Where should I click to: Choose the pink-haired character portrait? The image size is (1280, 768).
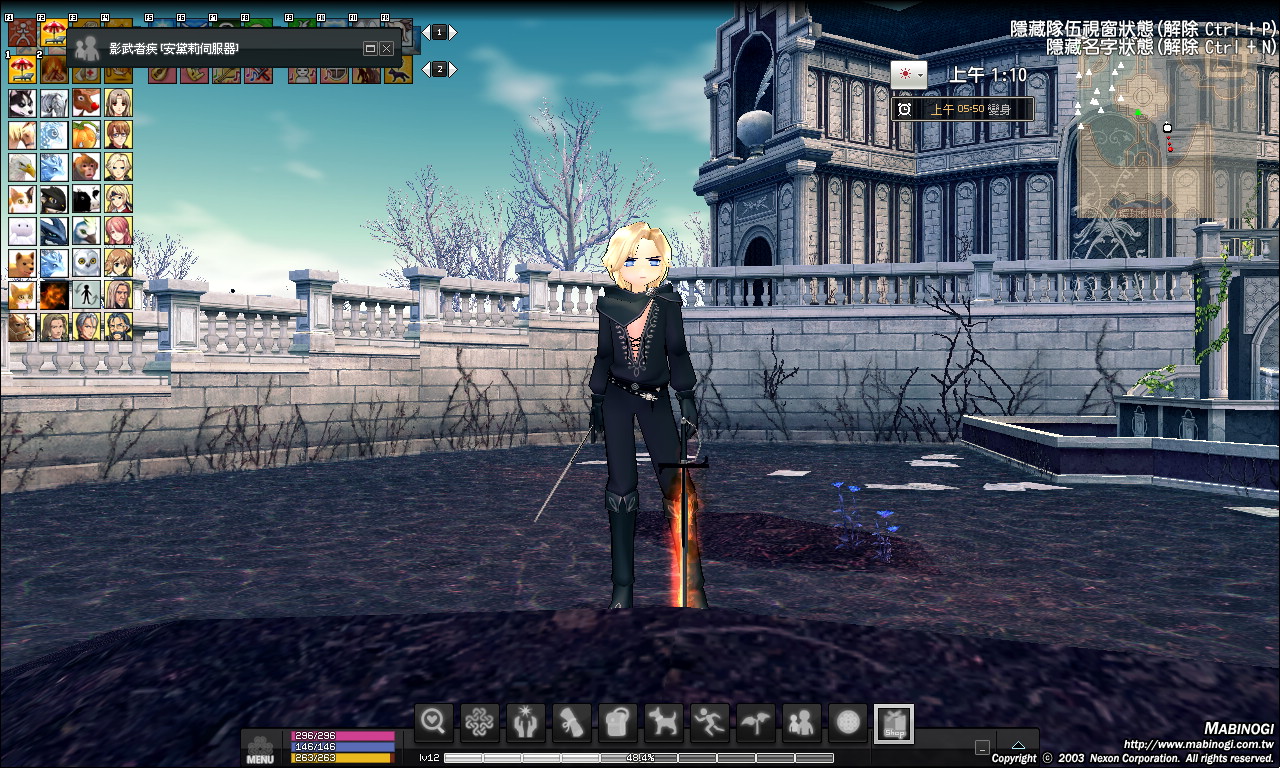point(118,231)
